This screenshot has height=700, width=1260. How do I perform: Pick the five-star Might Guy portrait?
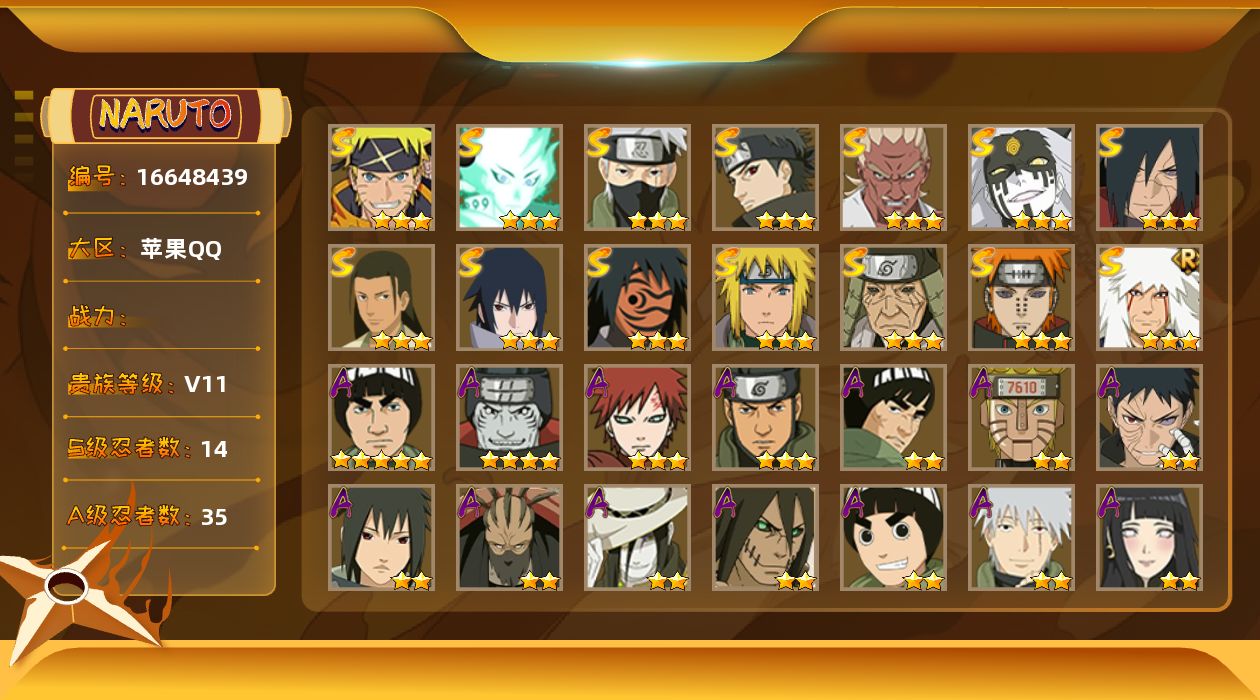coord(381,418)
